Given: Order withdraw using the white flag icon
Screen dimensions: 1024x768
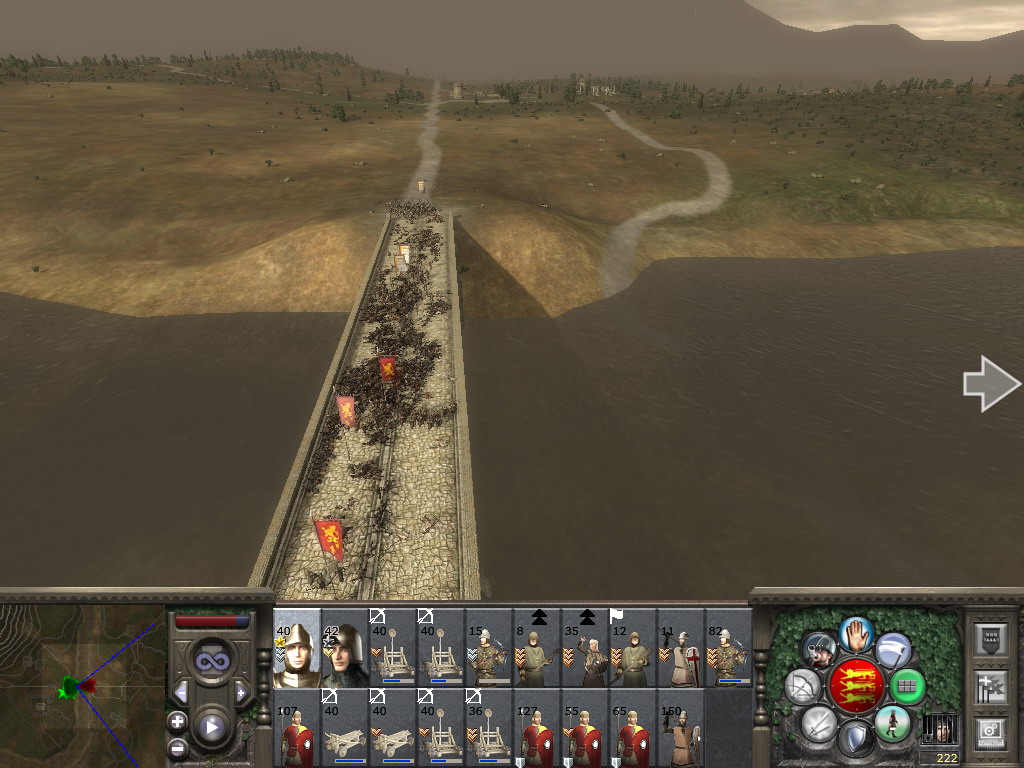Looking at the screenshot, I should 893,649.
